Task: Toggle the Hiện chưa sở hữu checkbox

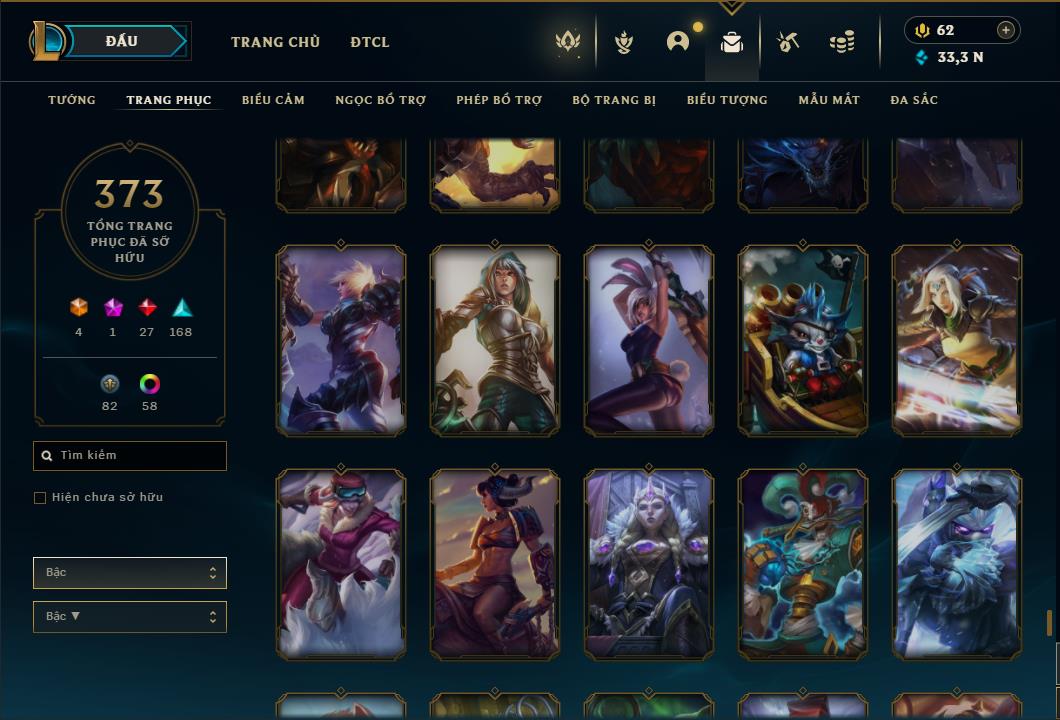Action: [40, 498]
